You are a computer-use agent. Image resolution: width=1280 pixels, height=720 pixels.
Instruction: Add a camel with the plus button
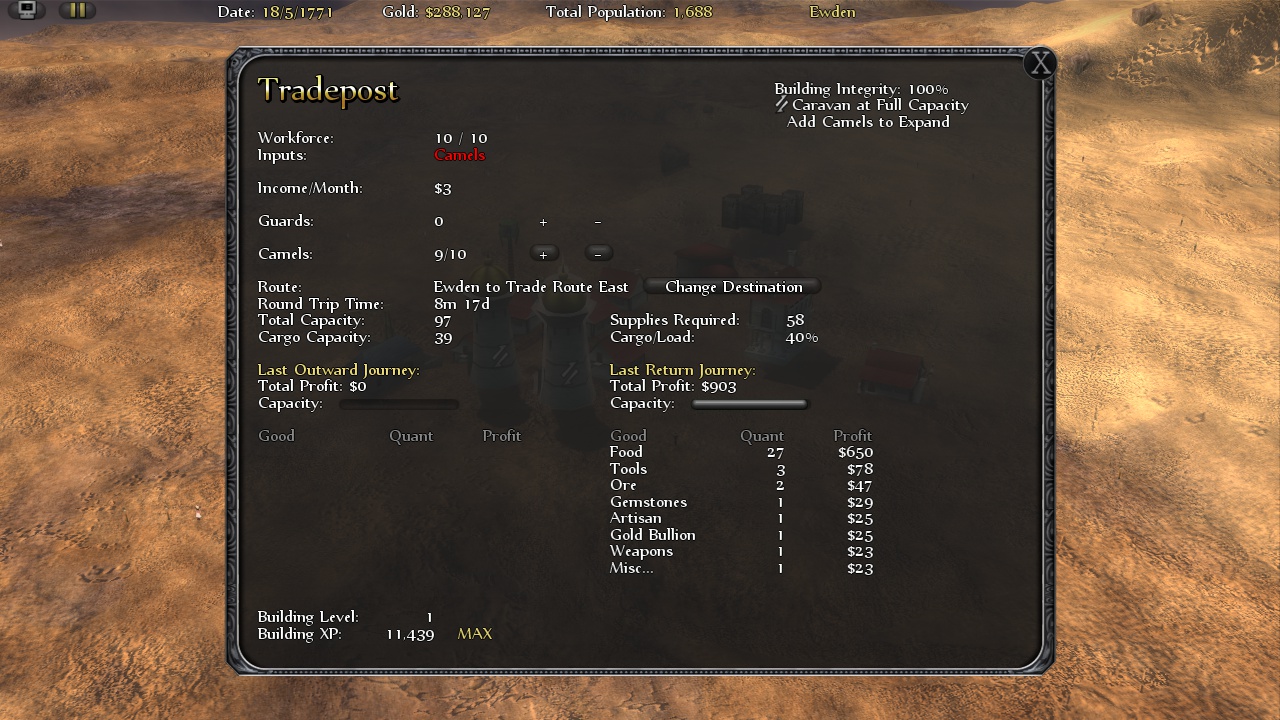(x=543, y=253)
